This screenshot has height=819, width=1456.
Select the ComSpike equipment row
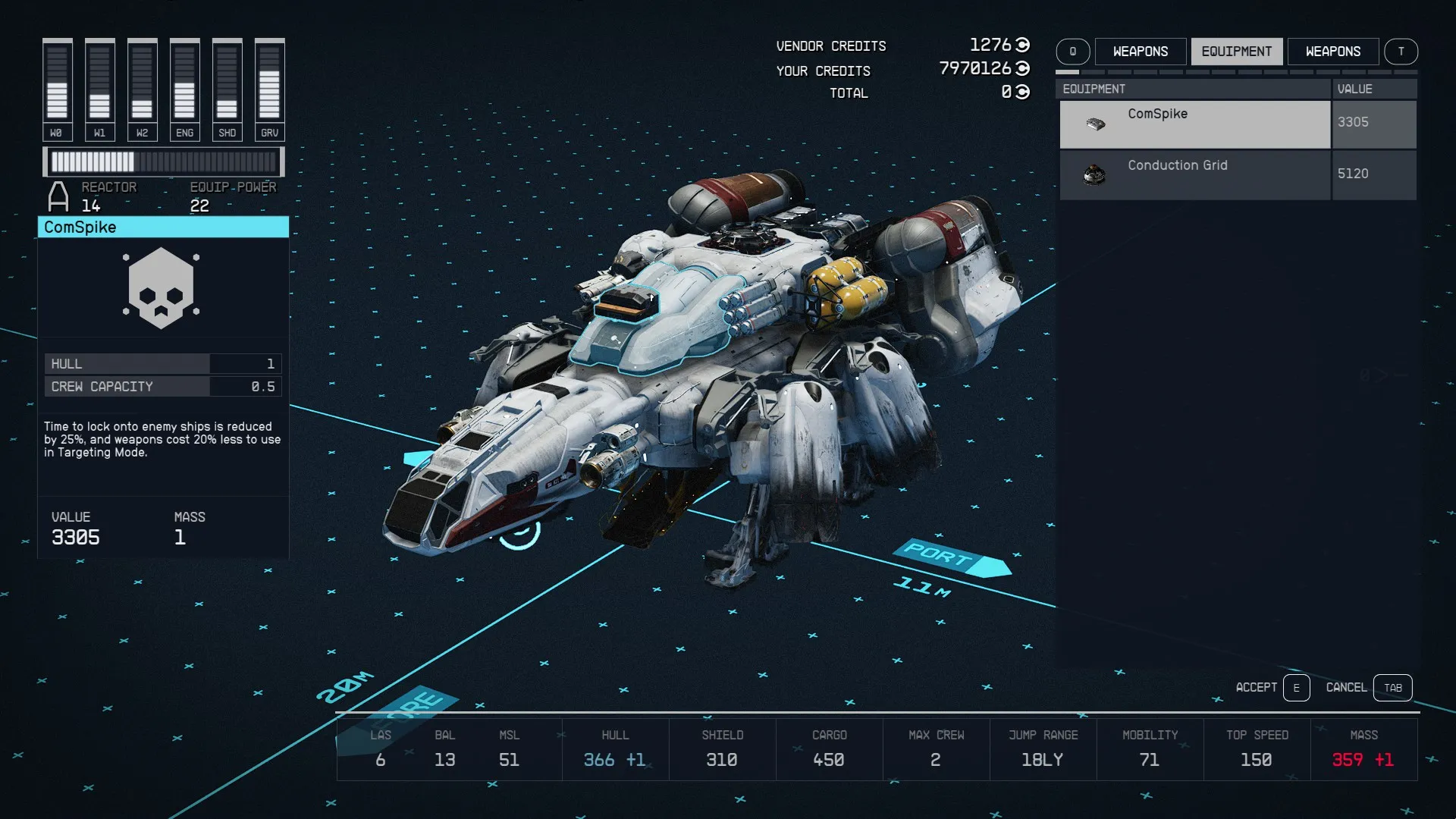coord(1194,124)
